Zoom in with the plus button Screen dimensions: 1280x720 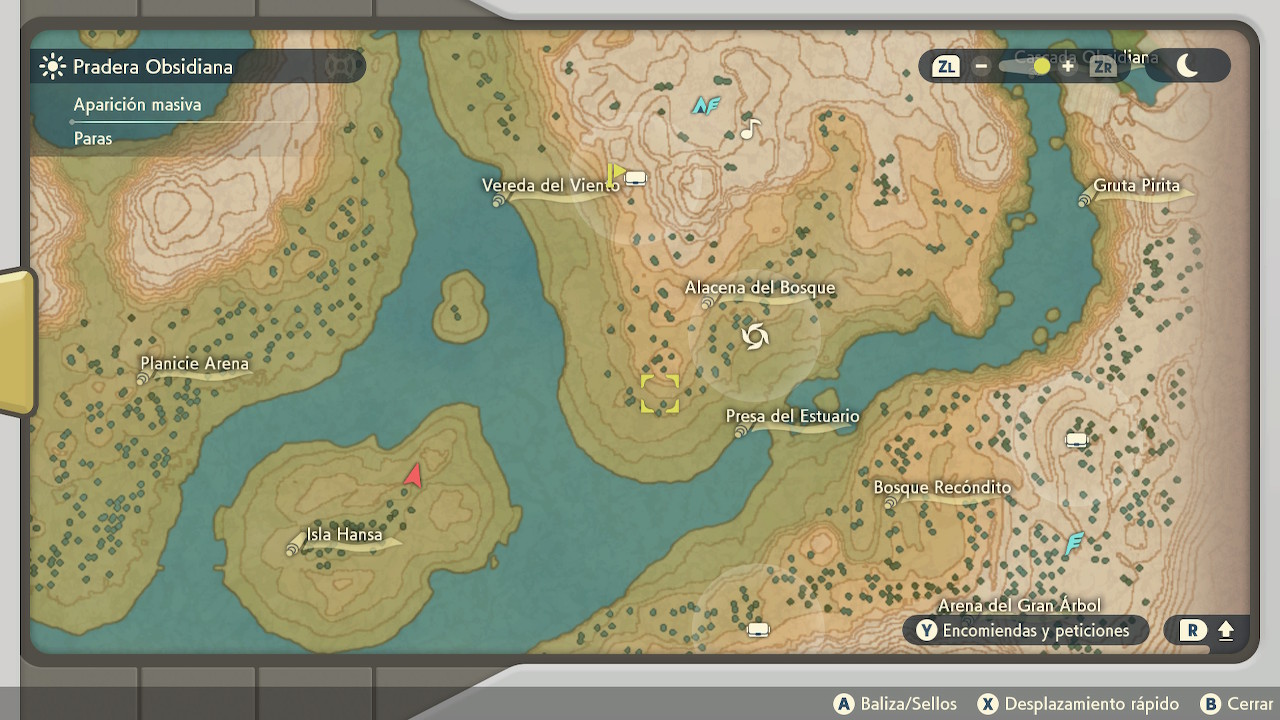(1068, 67)
